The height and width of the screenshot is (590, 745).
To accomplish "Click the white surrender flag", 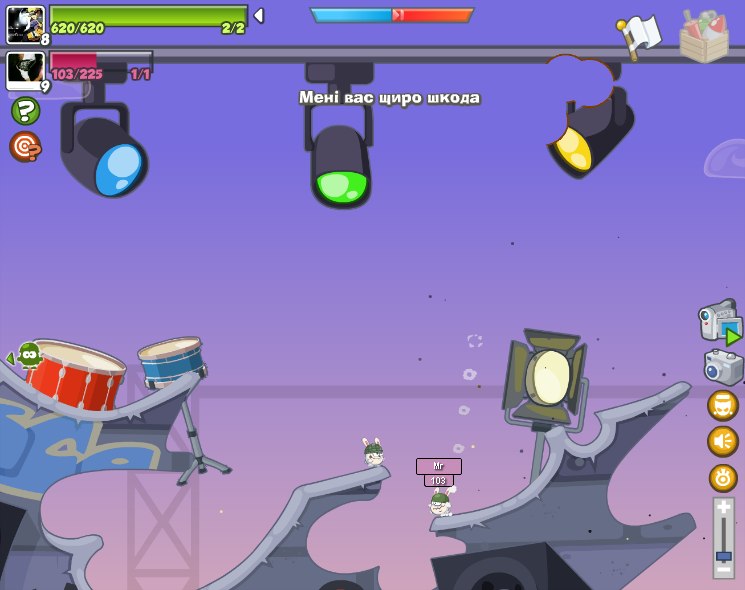I will coord(640,35).
